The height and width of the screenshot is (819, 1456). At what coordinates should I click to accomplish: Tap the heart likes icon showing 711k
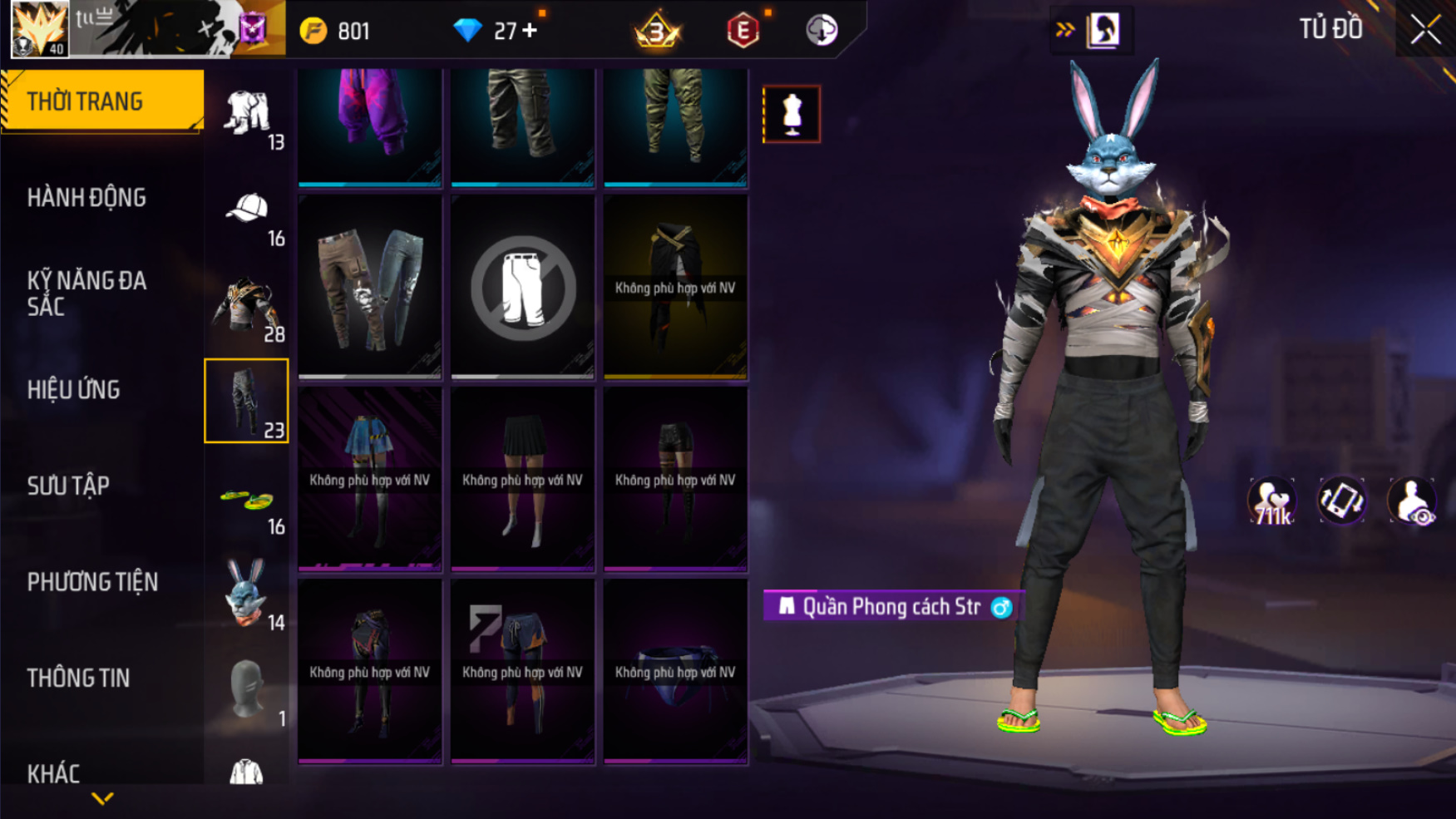pos(1271,501)
